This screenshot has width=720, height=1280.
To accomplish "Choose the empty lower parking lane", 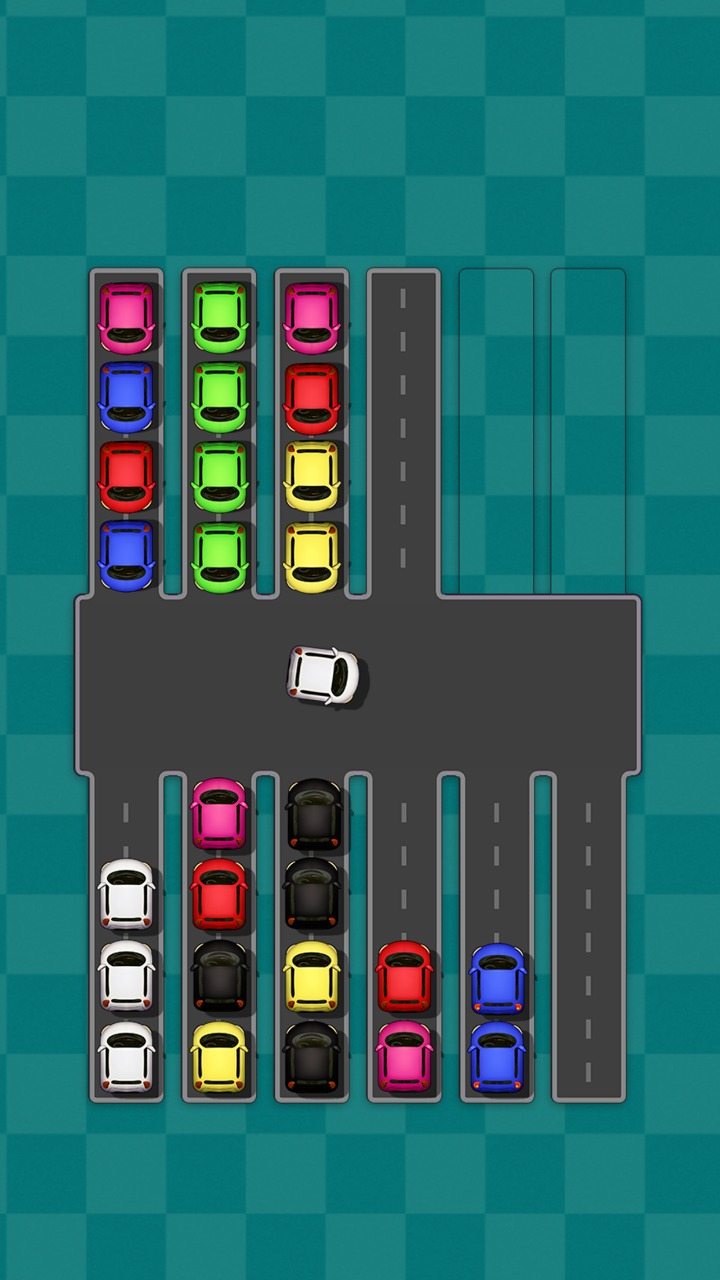I will pos(588,935).
